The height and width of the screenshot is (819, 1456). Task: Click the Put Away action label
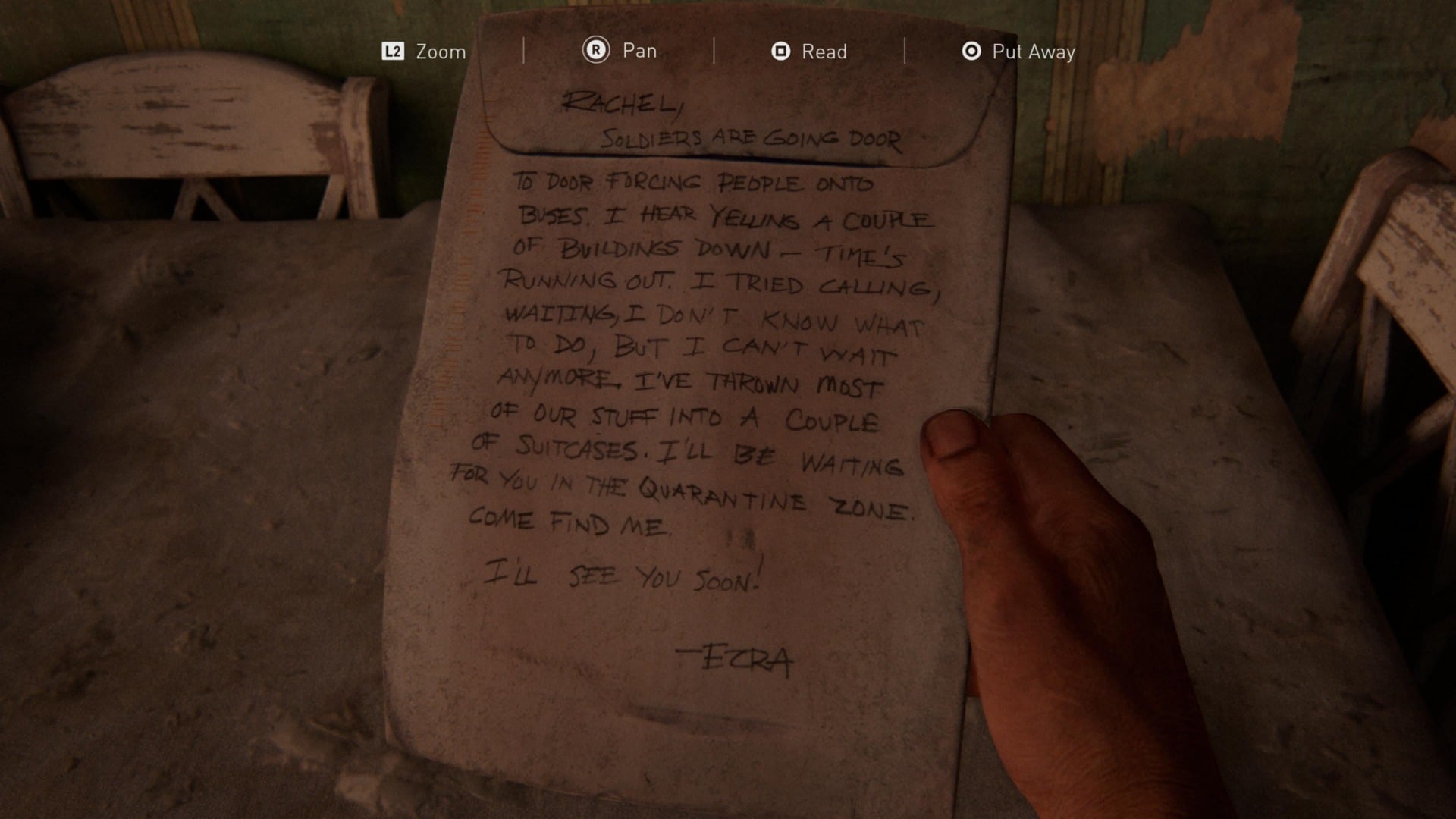click(x=1034, y=52)
